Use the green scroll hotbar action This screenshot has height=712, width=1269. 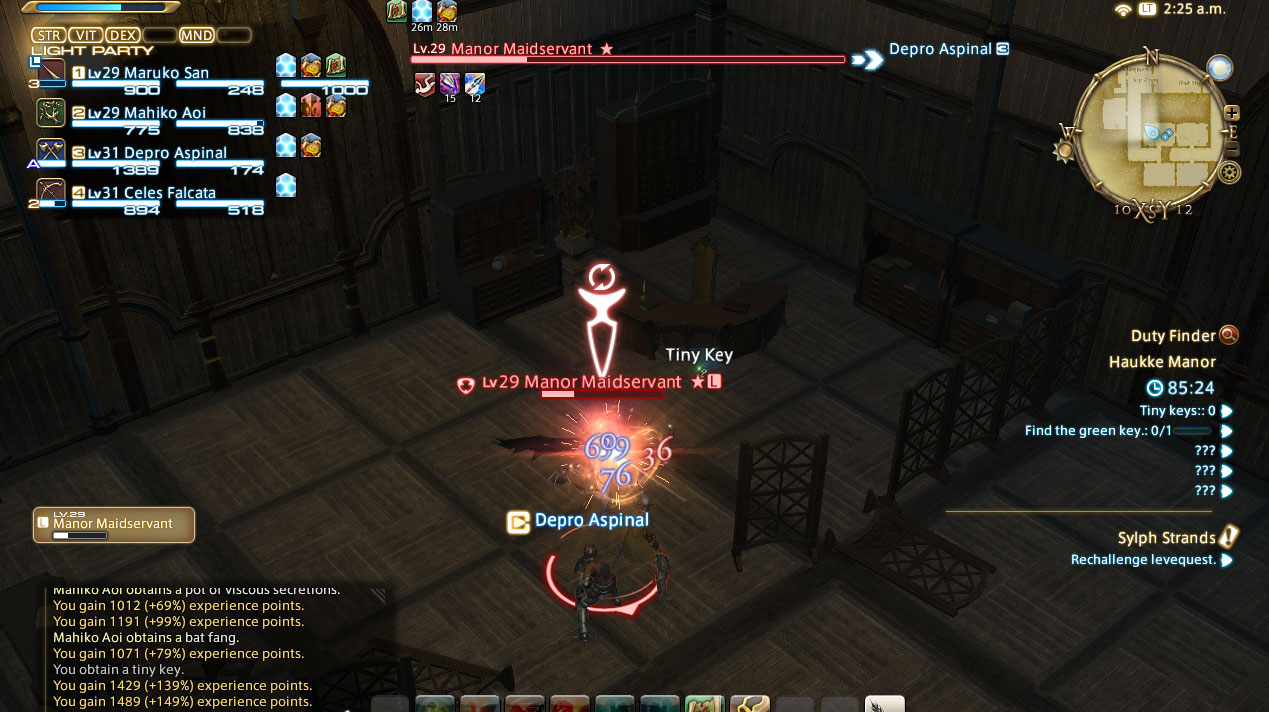pyautogui.click(x=706, y=704)
